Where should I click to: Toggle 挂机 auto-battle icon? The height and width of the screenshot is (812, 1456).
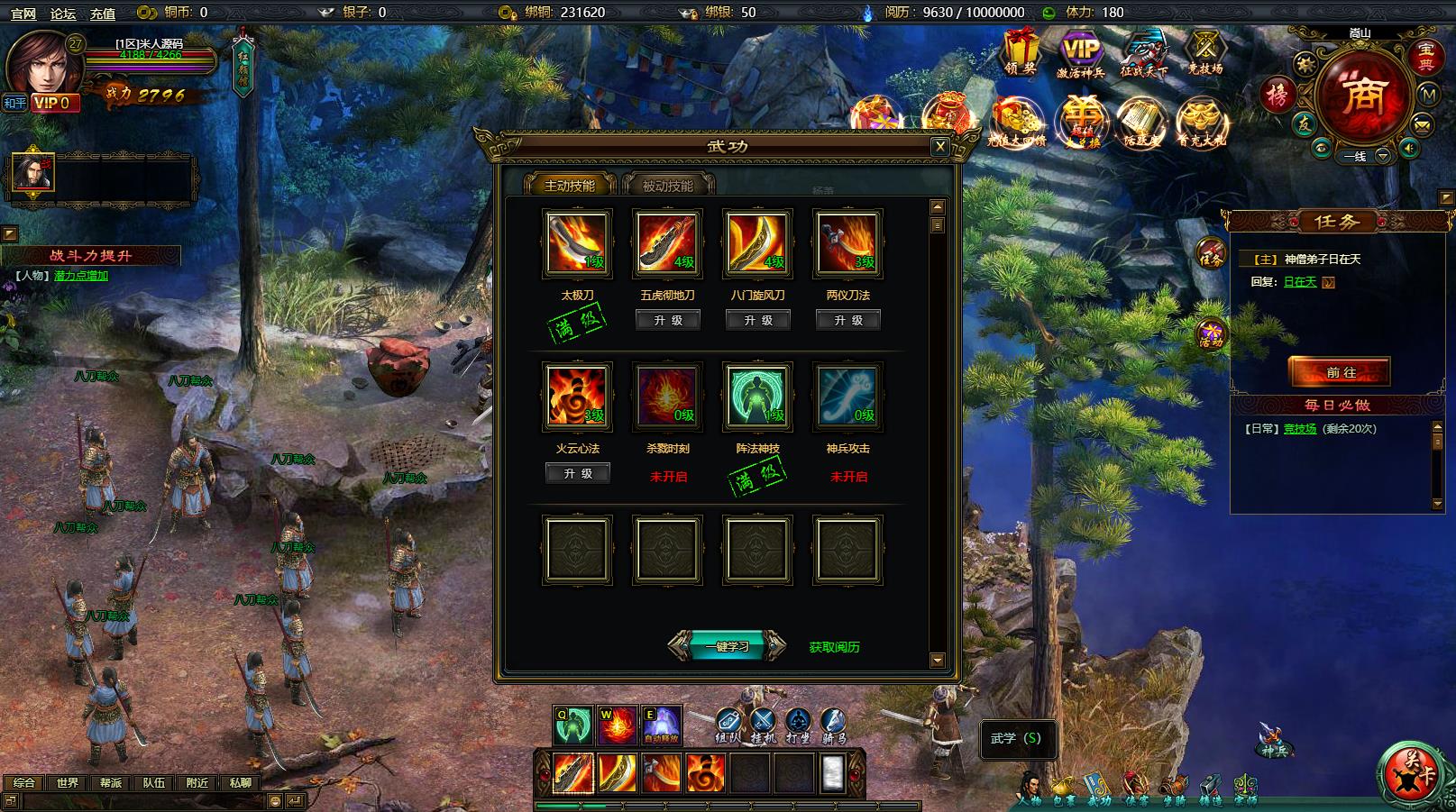coord(763,724)
